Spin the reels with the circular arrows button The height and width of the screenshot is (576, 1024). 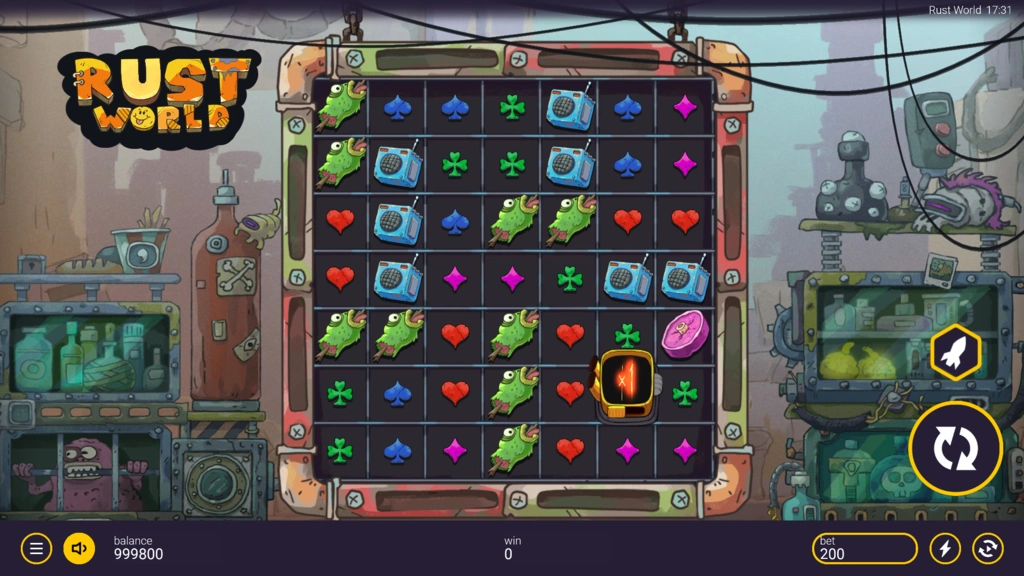tap(955, 449)
